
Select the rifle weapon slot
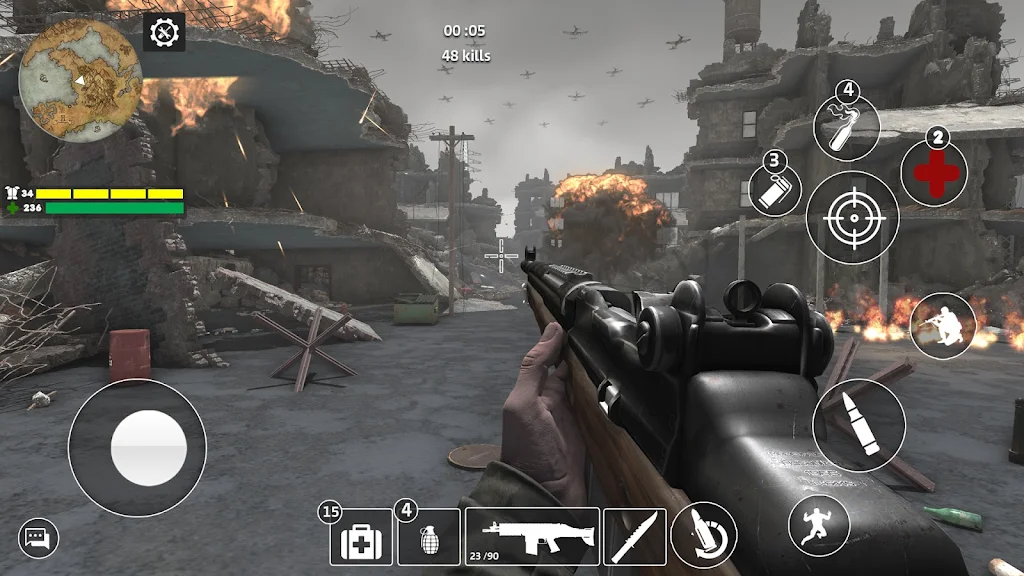532,537
